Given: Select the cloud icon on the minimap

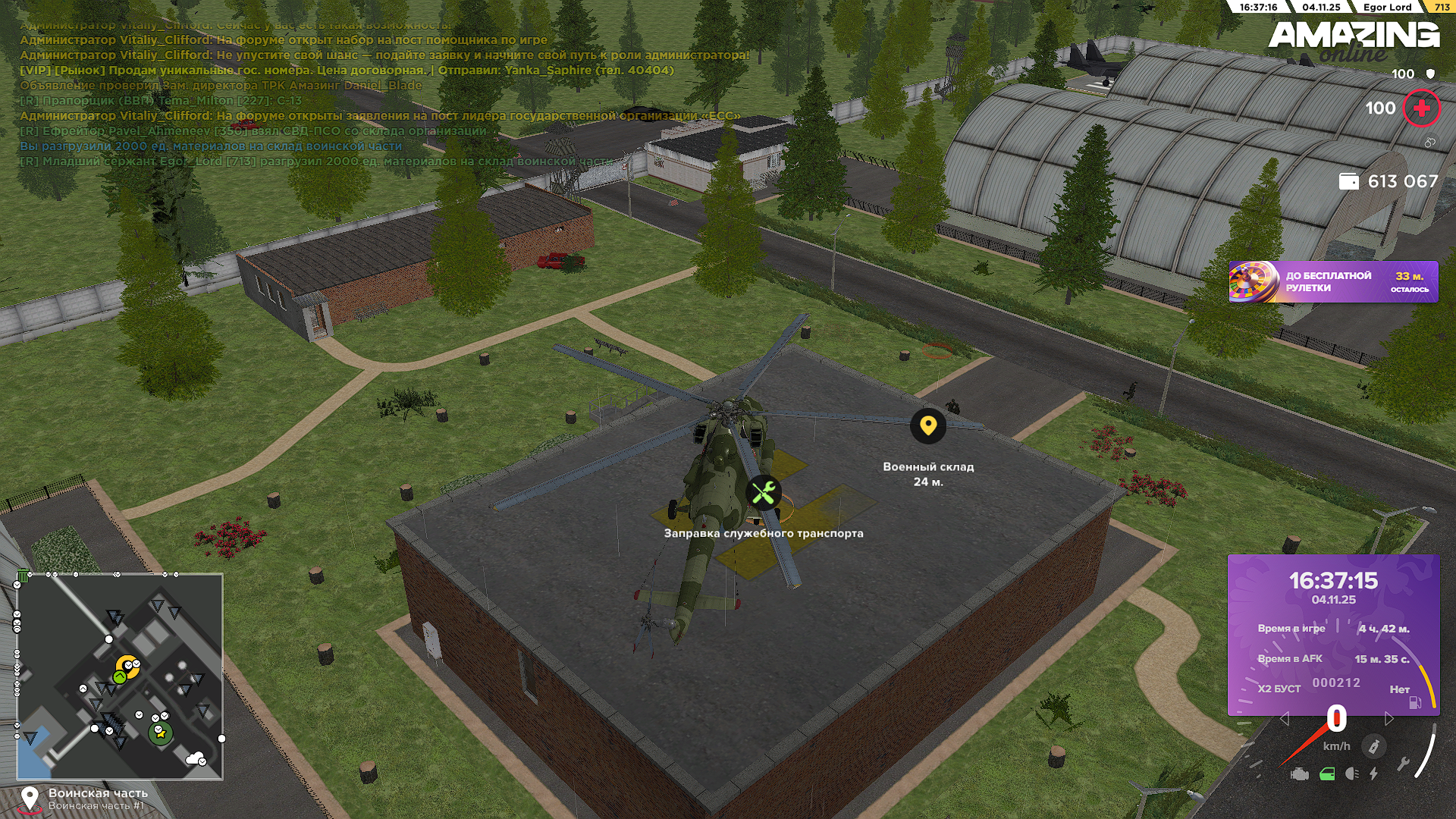Looking at the screenshot, I should coord(196,758).
